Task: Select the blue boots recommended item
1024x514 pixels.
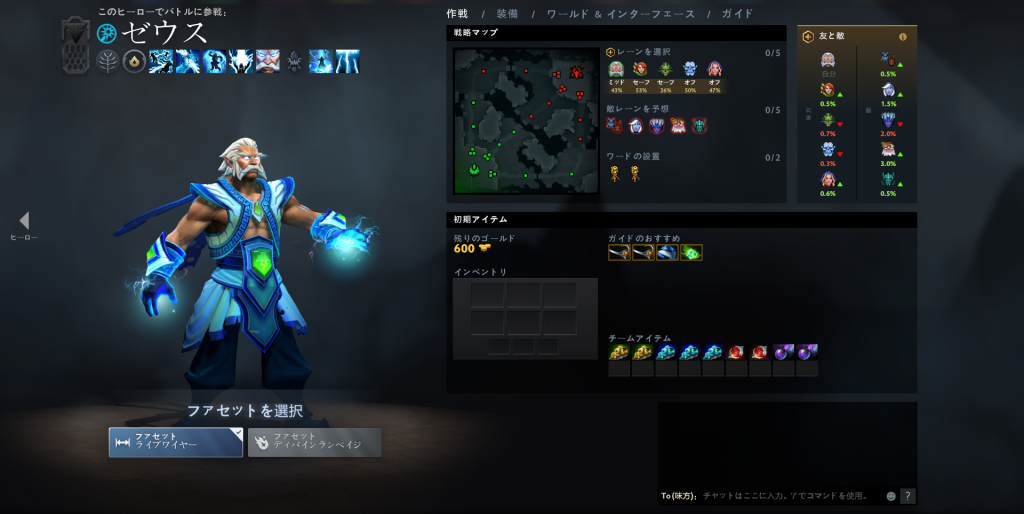Action: [x=667, y=252]
